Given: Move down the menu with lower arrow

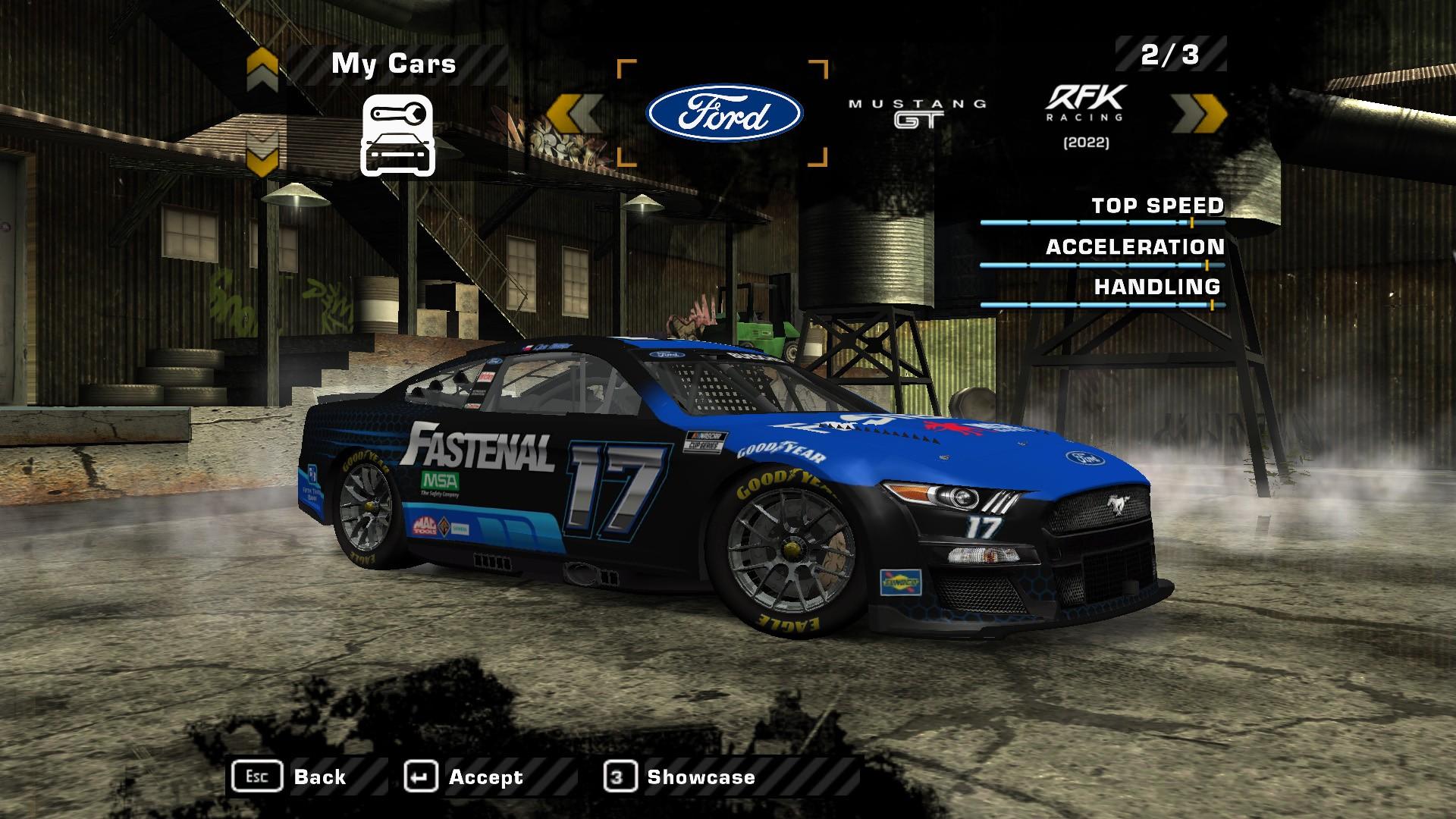Looking at the screenshot, I should (262, 152).
